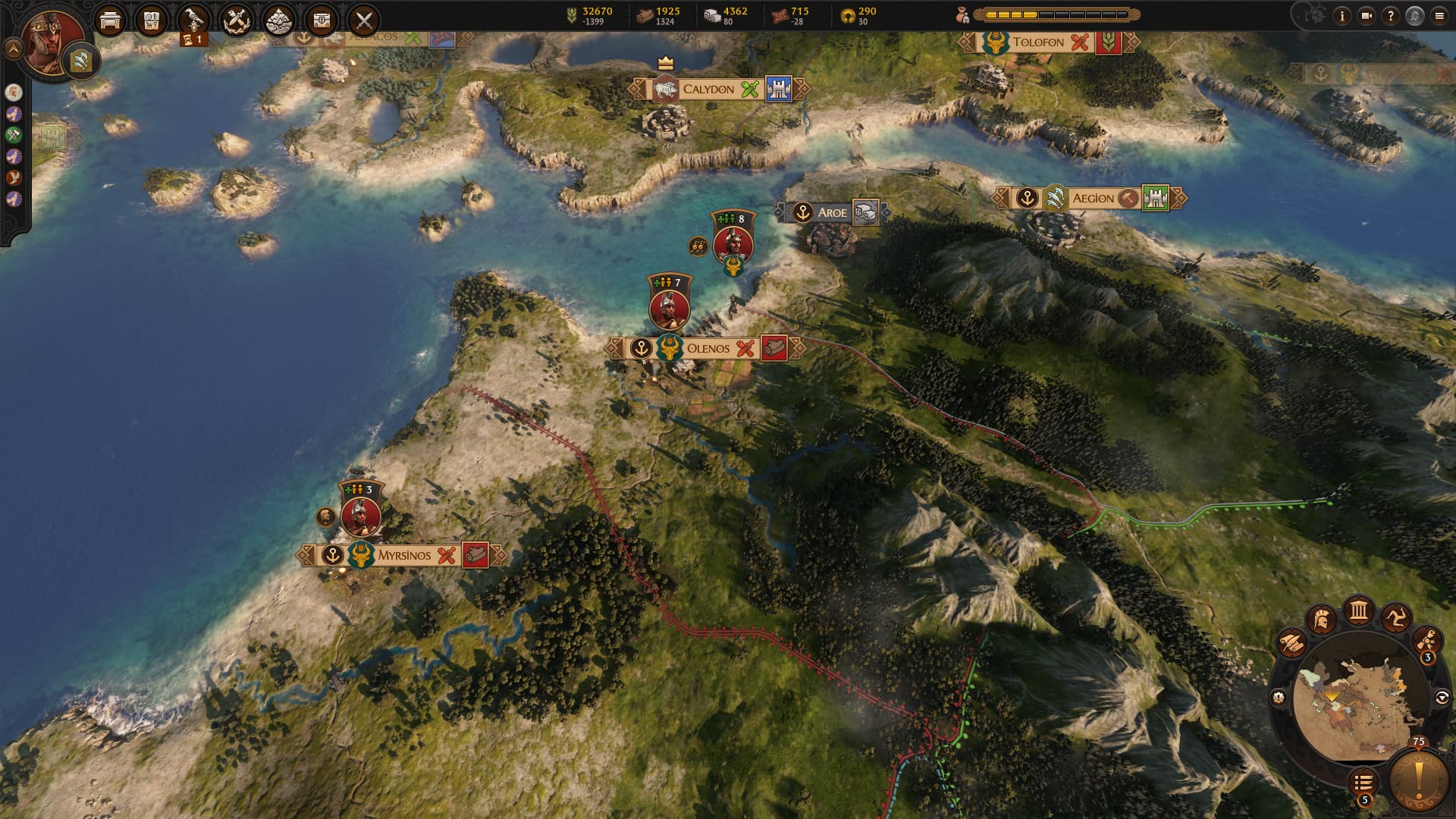Open the main menu hamburger button
The width and height of the screenshot is (1456, 819).
coord(1439,16)
